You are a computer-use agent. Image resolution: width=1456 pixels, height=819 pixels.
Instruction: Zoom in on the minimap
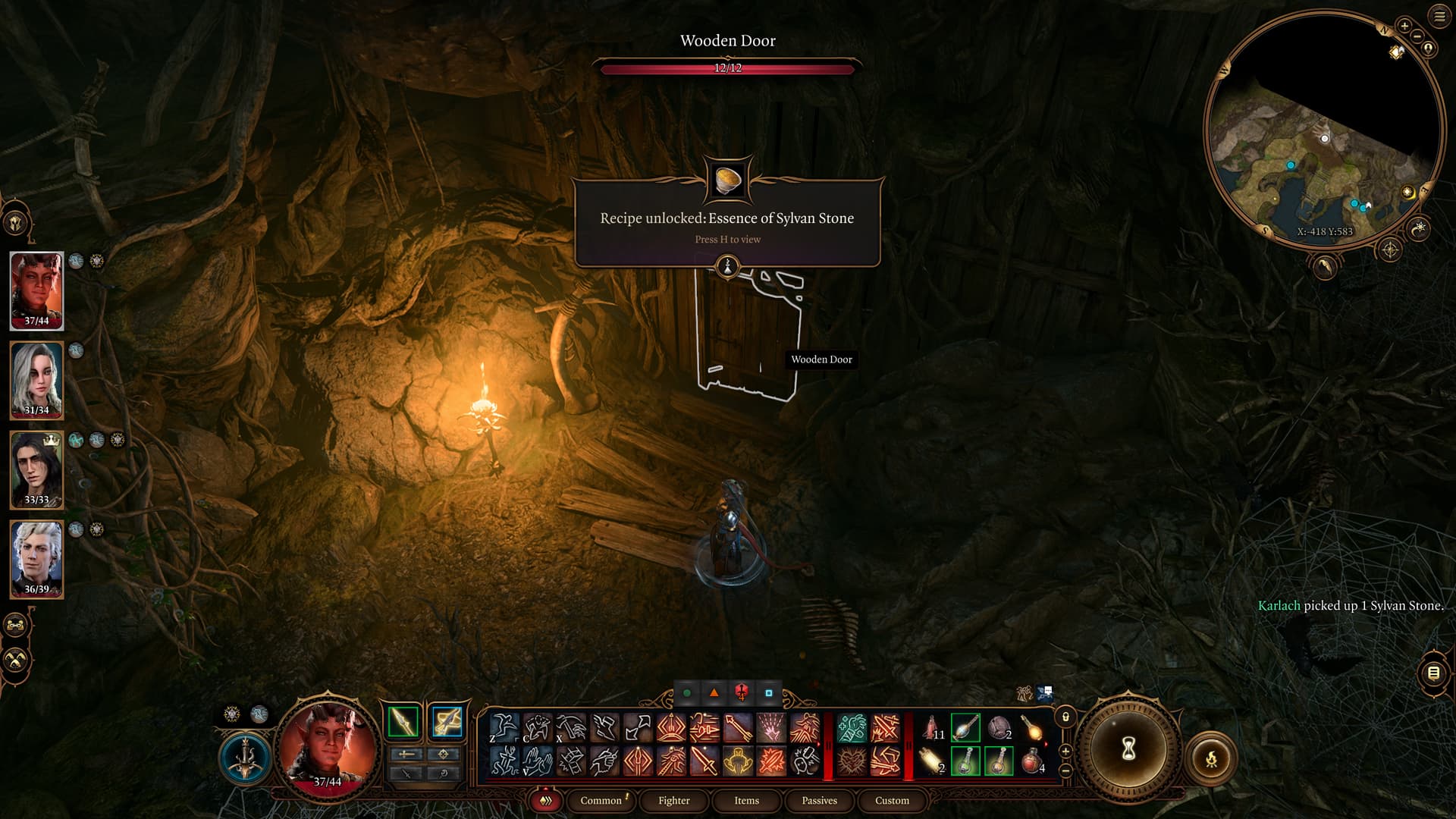click(x=1404, y=26)
